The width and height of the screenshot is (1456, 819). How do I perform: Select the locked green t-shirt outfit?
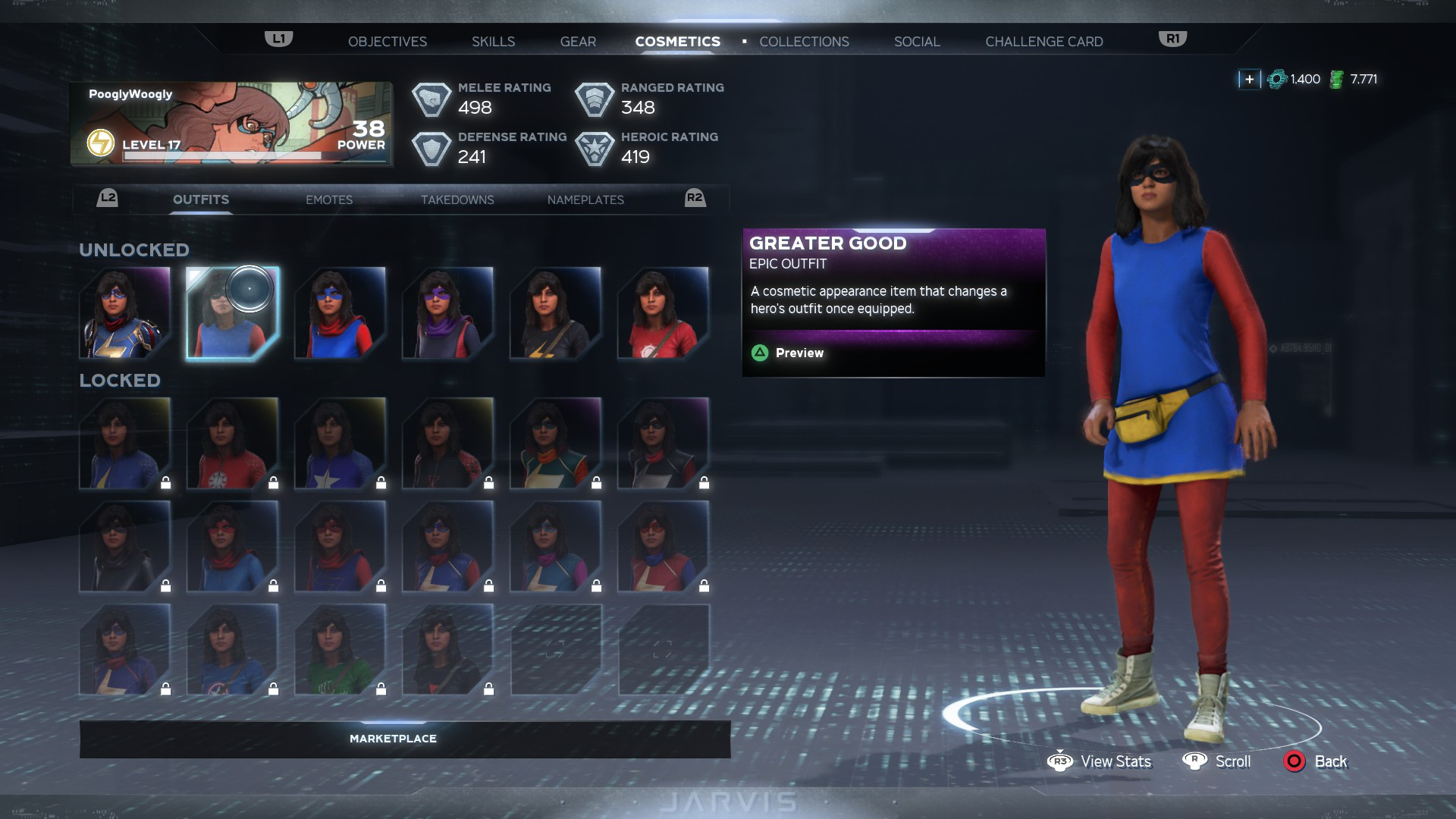tap(340, 650)
